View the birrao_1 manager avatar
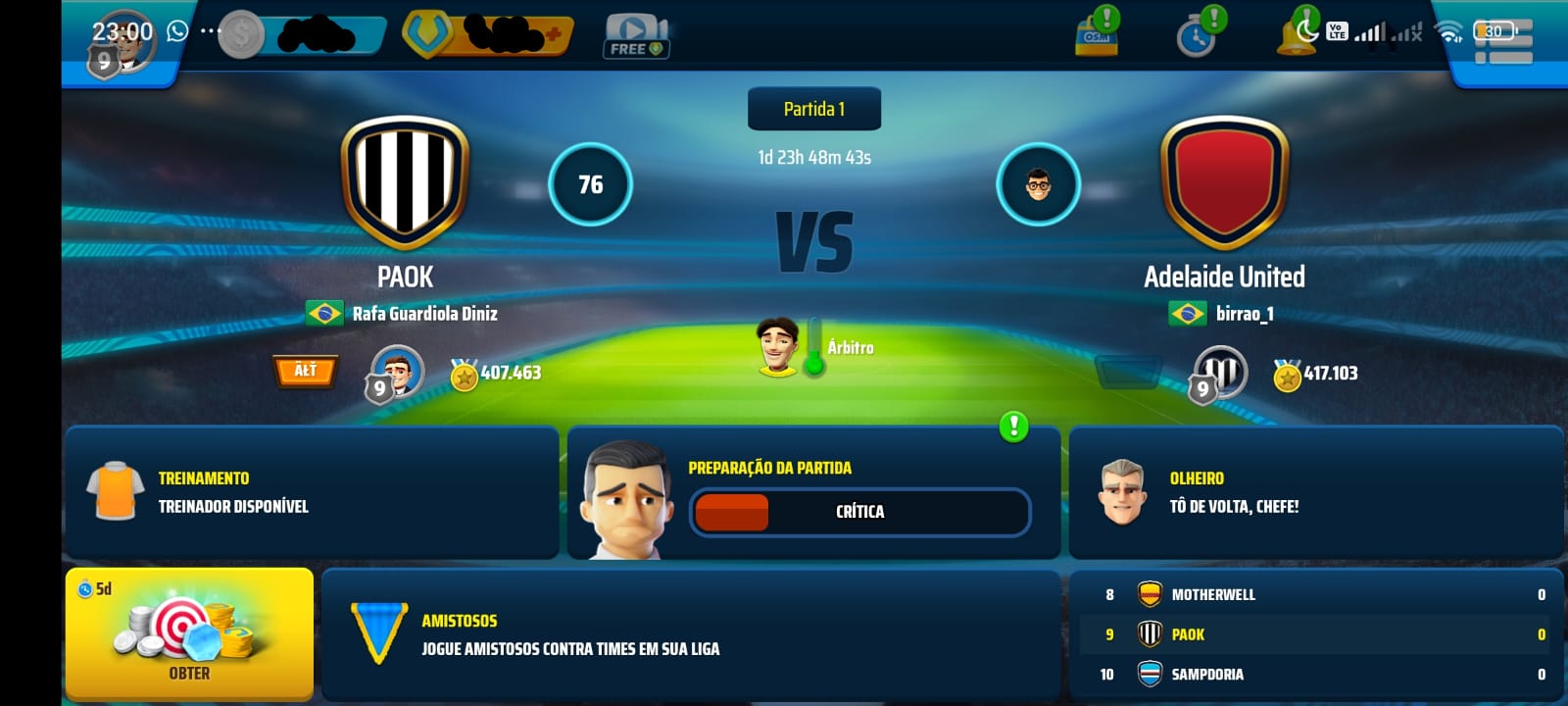Image resolution: width=1568 pixels, height=706 pixels. tap(1038, 184)
